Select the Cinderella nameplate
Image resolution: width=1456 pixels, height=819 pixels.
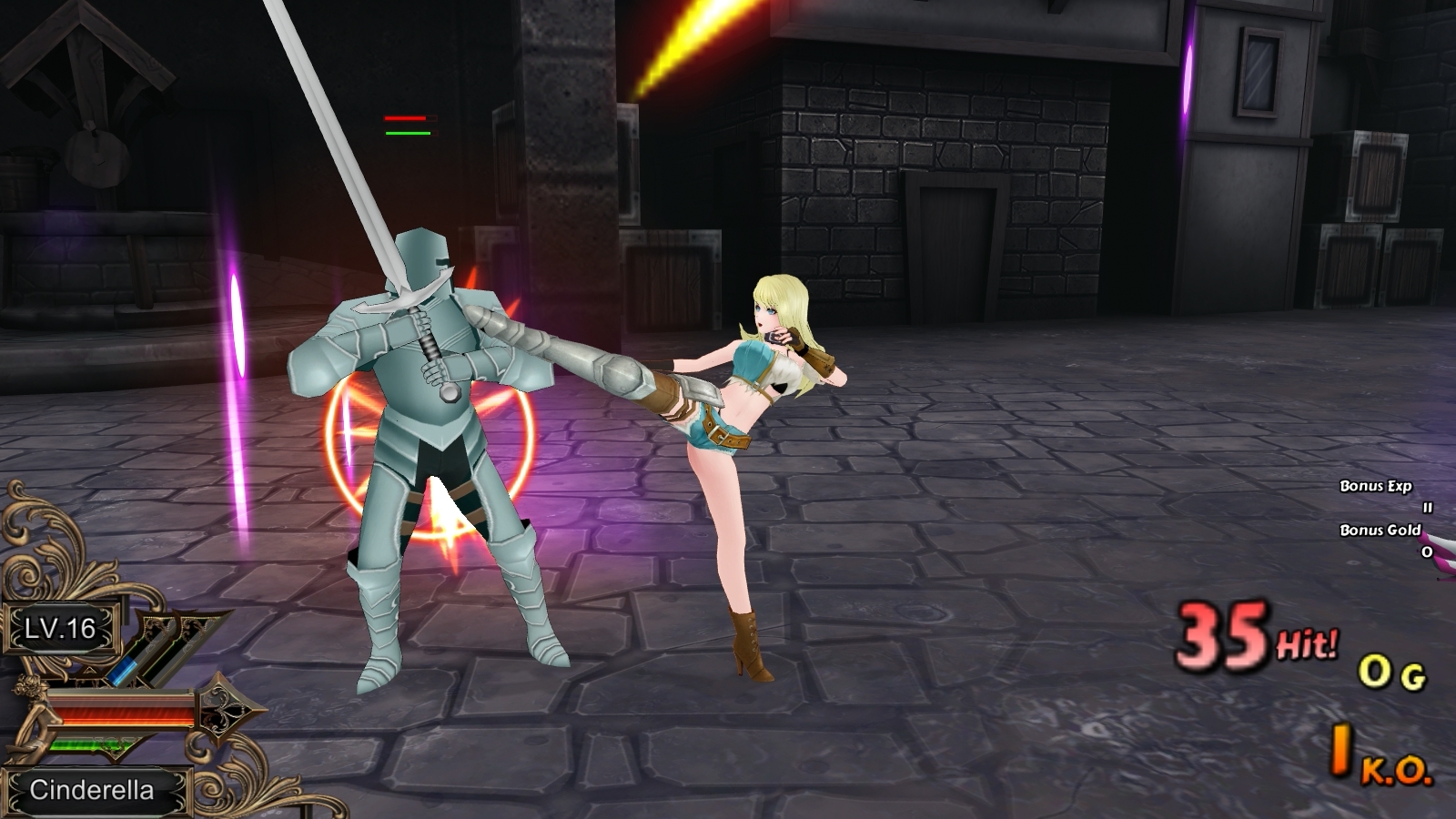[94, 790]
